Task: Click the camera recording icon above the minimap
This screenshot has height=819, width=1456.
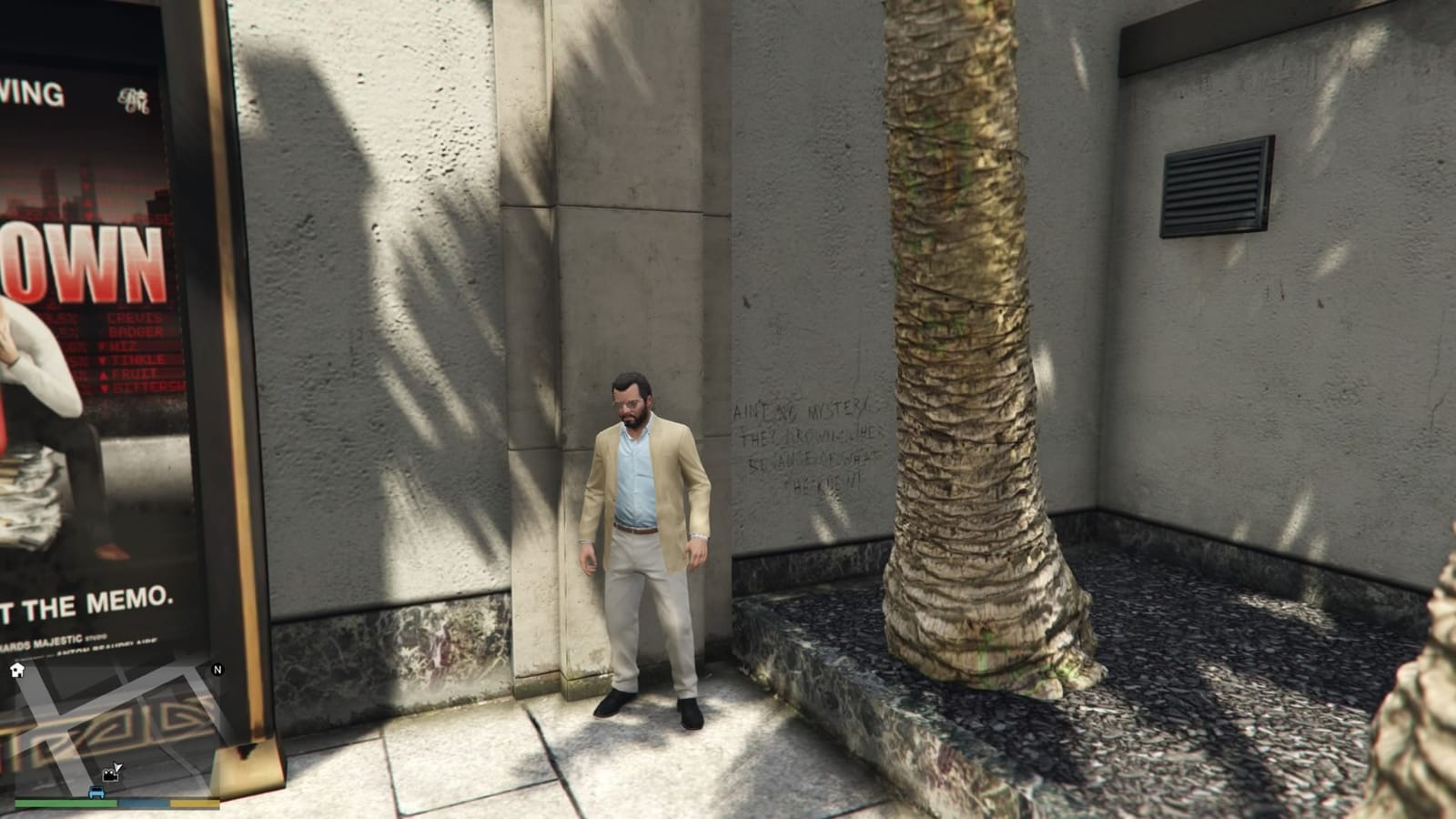Action: coord(109,776)
